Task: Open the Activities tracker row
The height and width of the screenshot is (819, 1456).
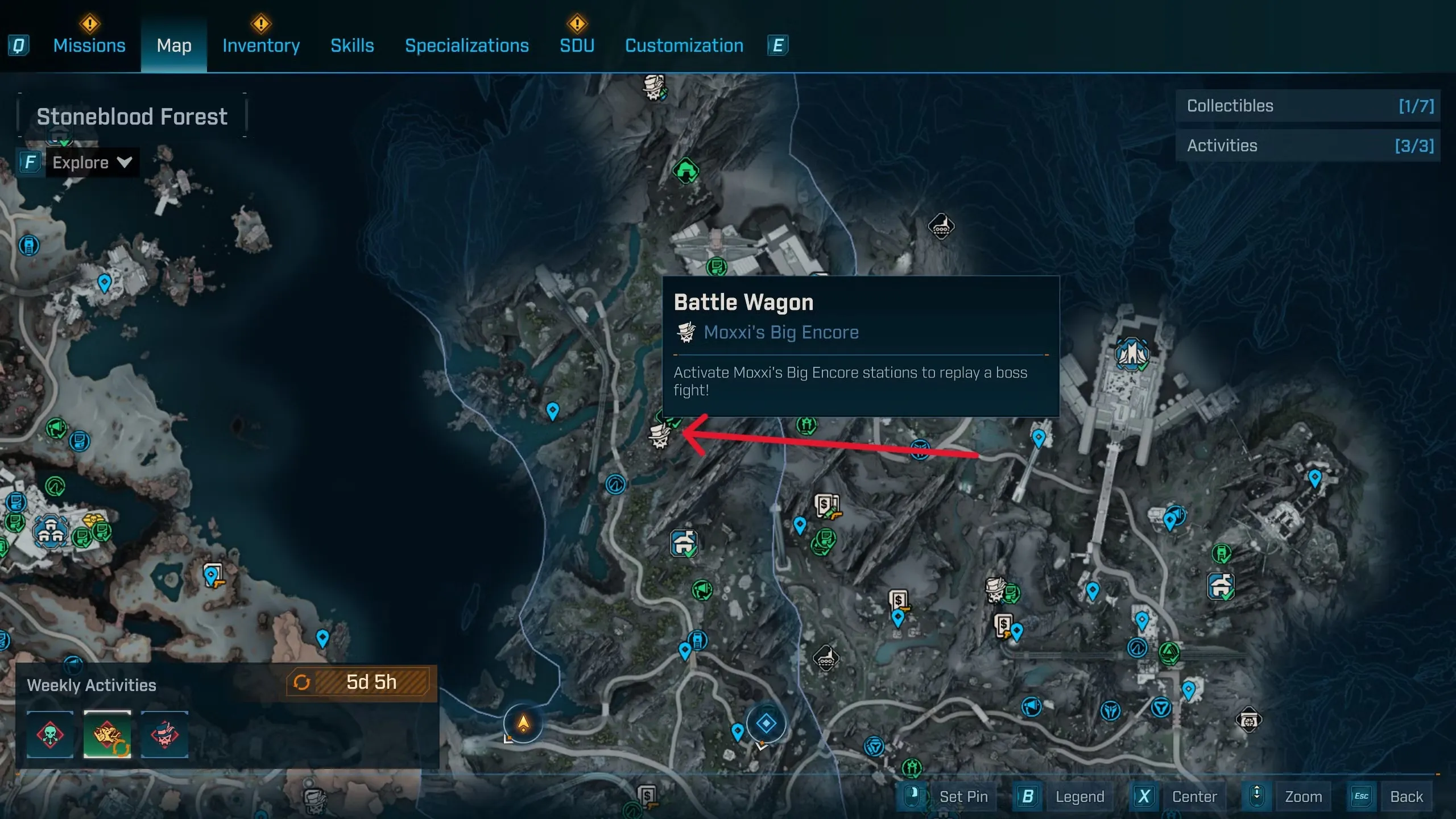Action: click(x=1307, y=146)
